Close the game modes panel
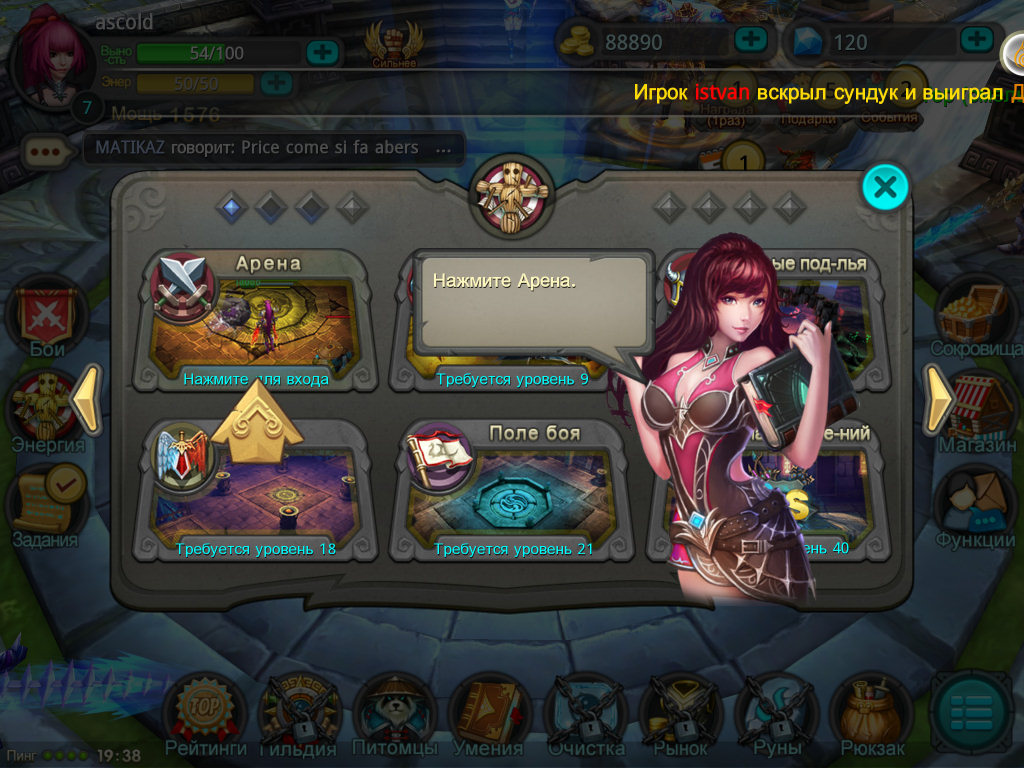Image resolution: width=1024 pixels, height=768 pixels. (885, 186)
